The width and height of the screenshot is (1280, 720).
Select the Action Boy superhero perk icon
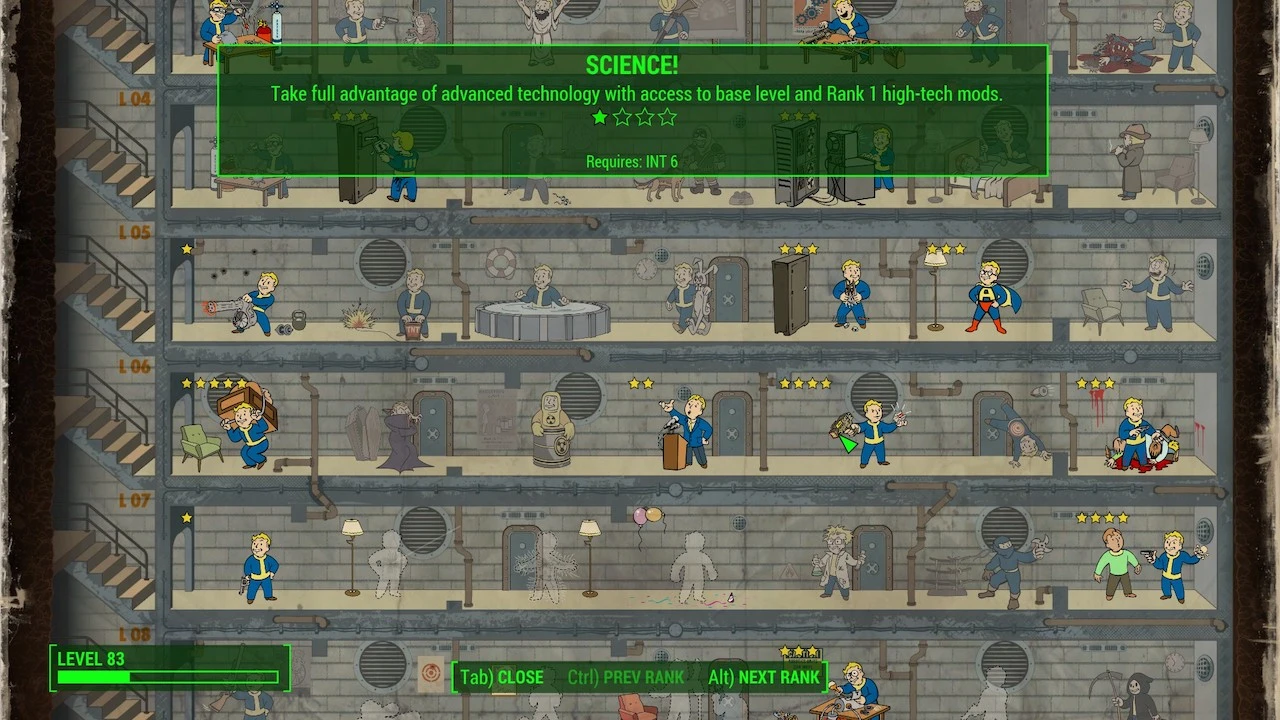pos(985,295)
